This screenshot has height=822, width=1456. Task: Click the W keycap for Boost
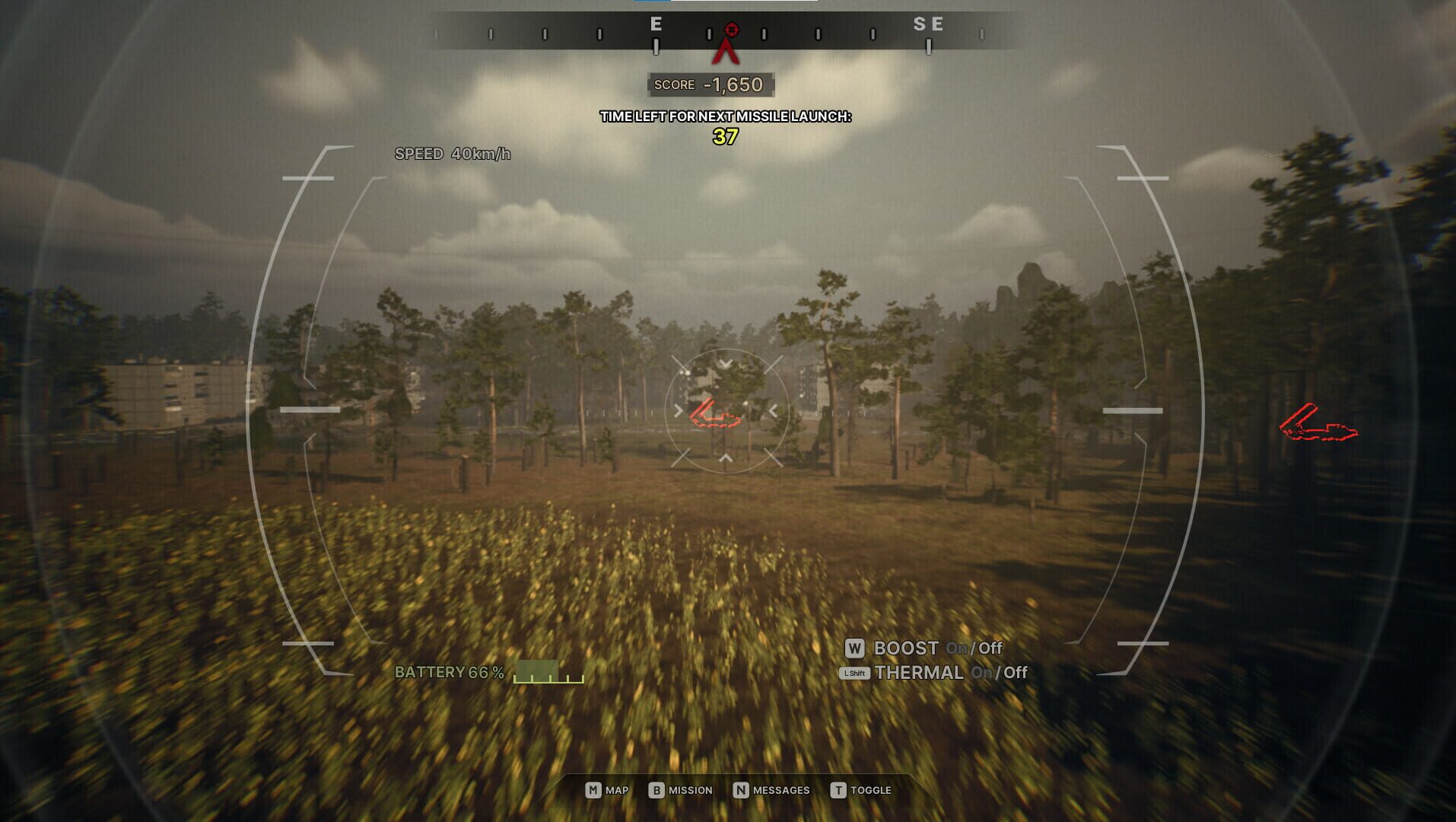pyautogui.click(x=855, y=648)
